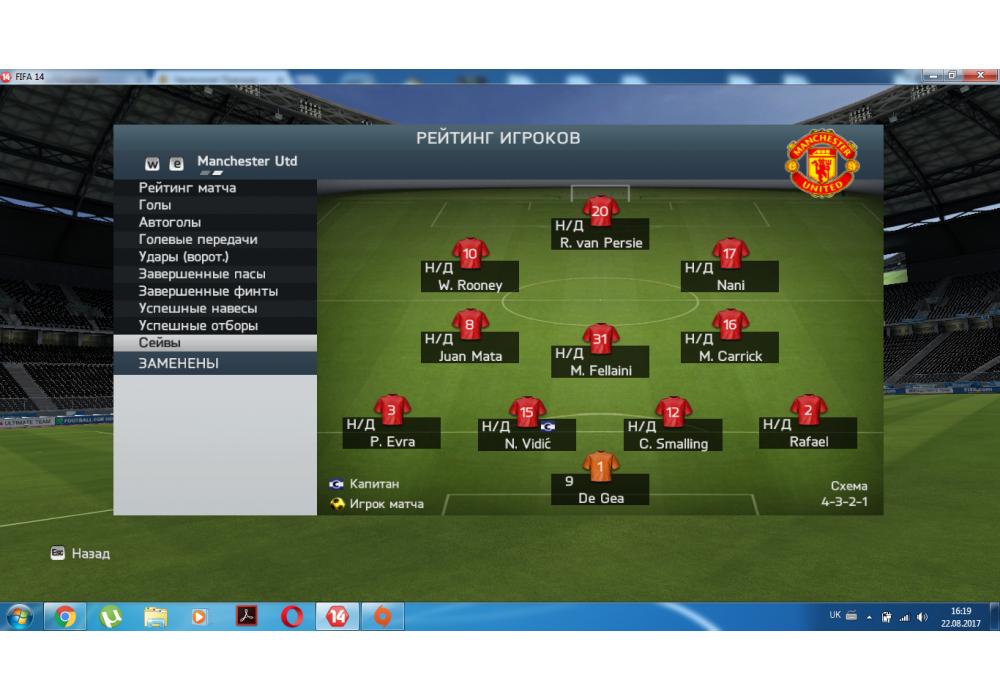
Task: Show the Успешные отборы statistic
Action: tap(198, 326)
